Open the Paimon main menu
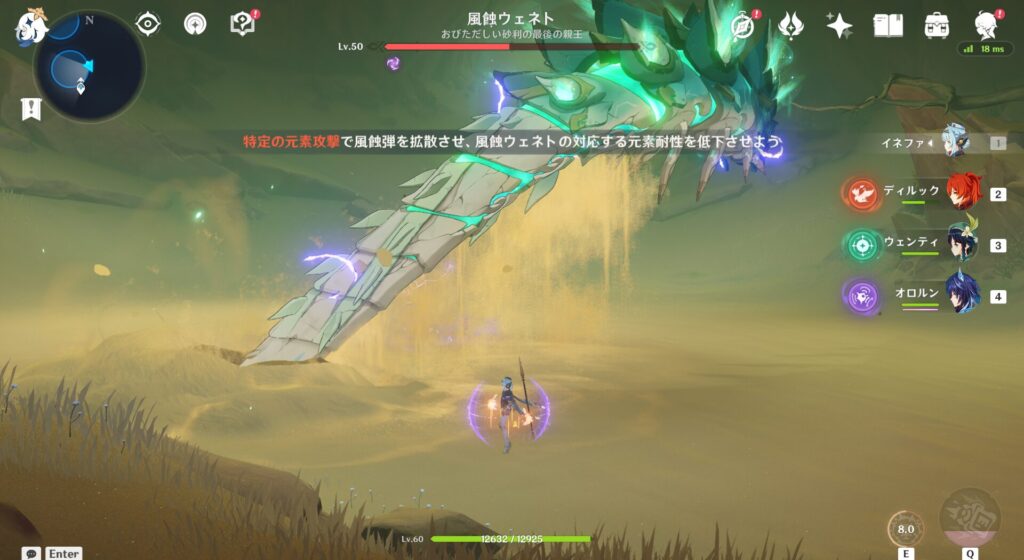This screenshot has height=560, width=1024. coord(31,26)
